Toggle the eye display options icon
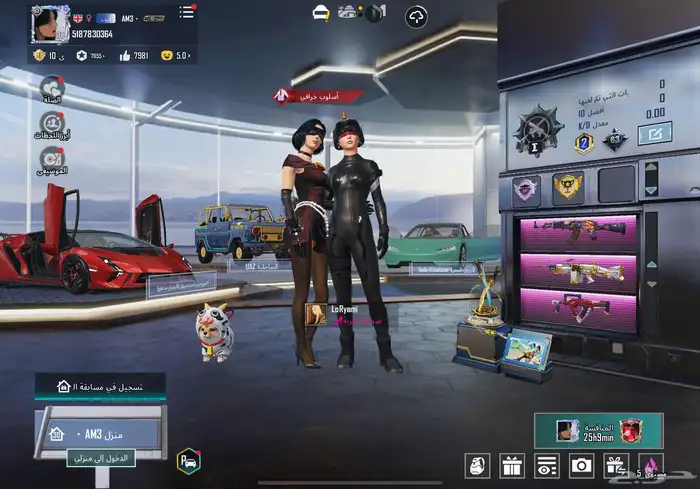Image resolution: width=700 pixels, height=489 pixels. [546, 465]
